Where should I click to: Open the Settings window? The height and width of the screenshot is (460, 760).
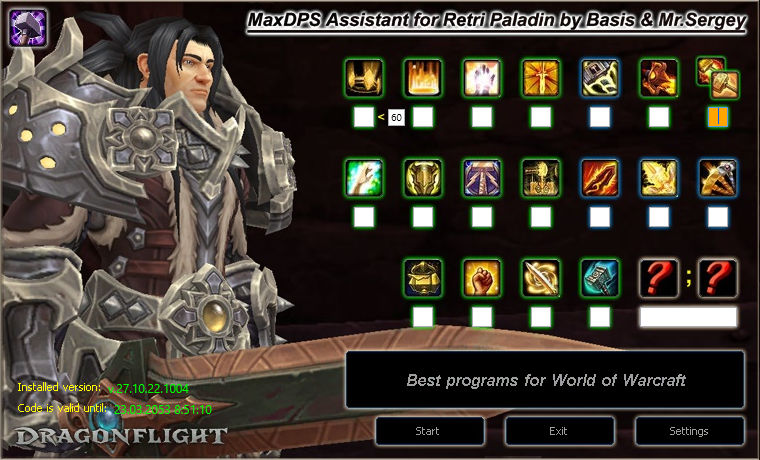click(x=689, y=431)
